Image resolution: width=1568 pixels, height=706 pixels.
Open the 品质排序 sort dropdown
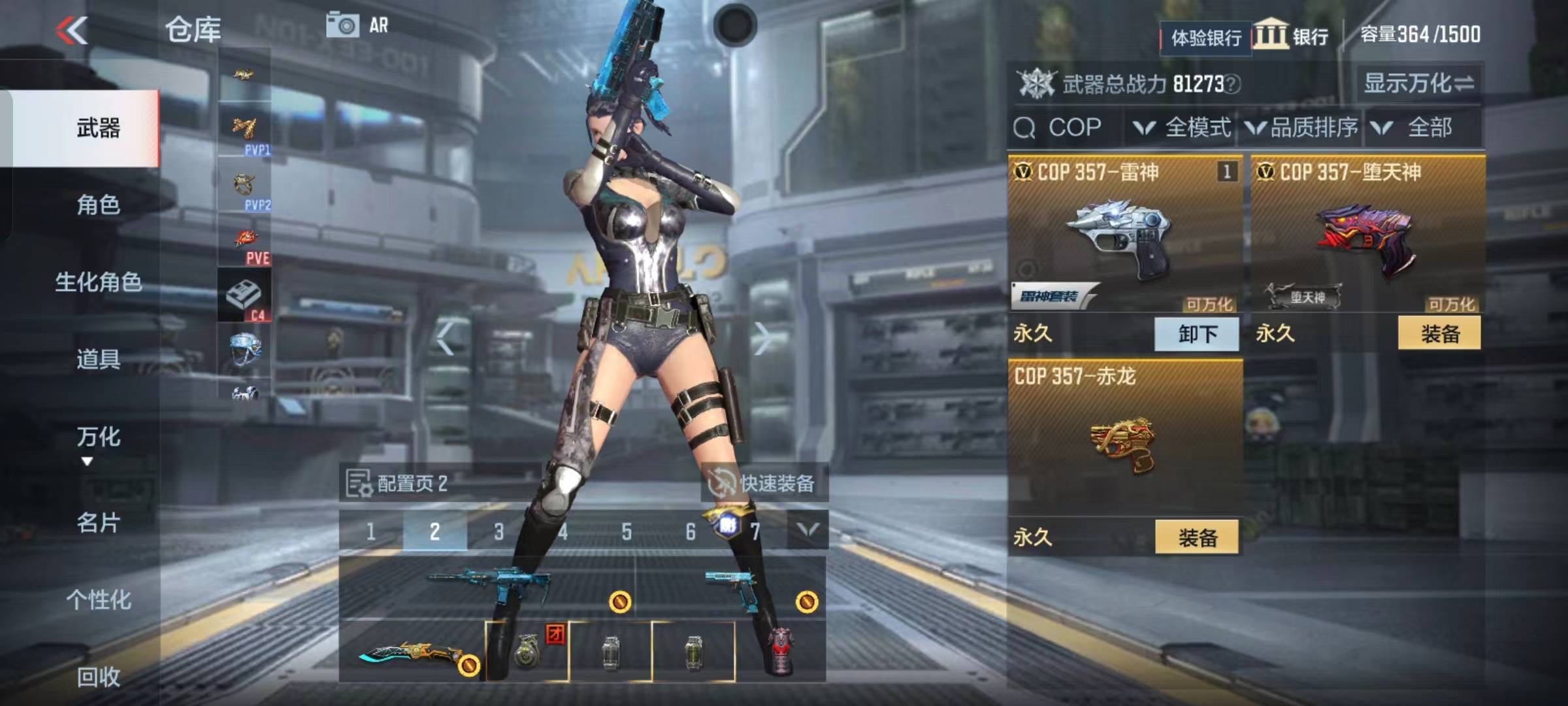[x=1302, y=127]
